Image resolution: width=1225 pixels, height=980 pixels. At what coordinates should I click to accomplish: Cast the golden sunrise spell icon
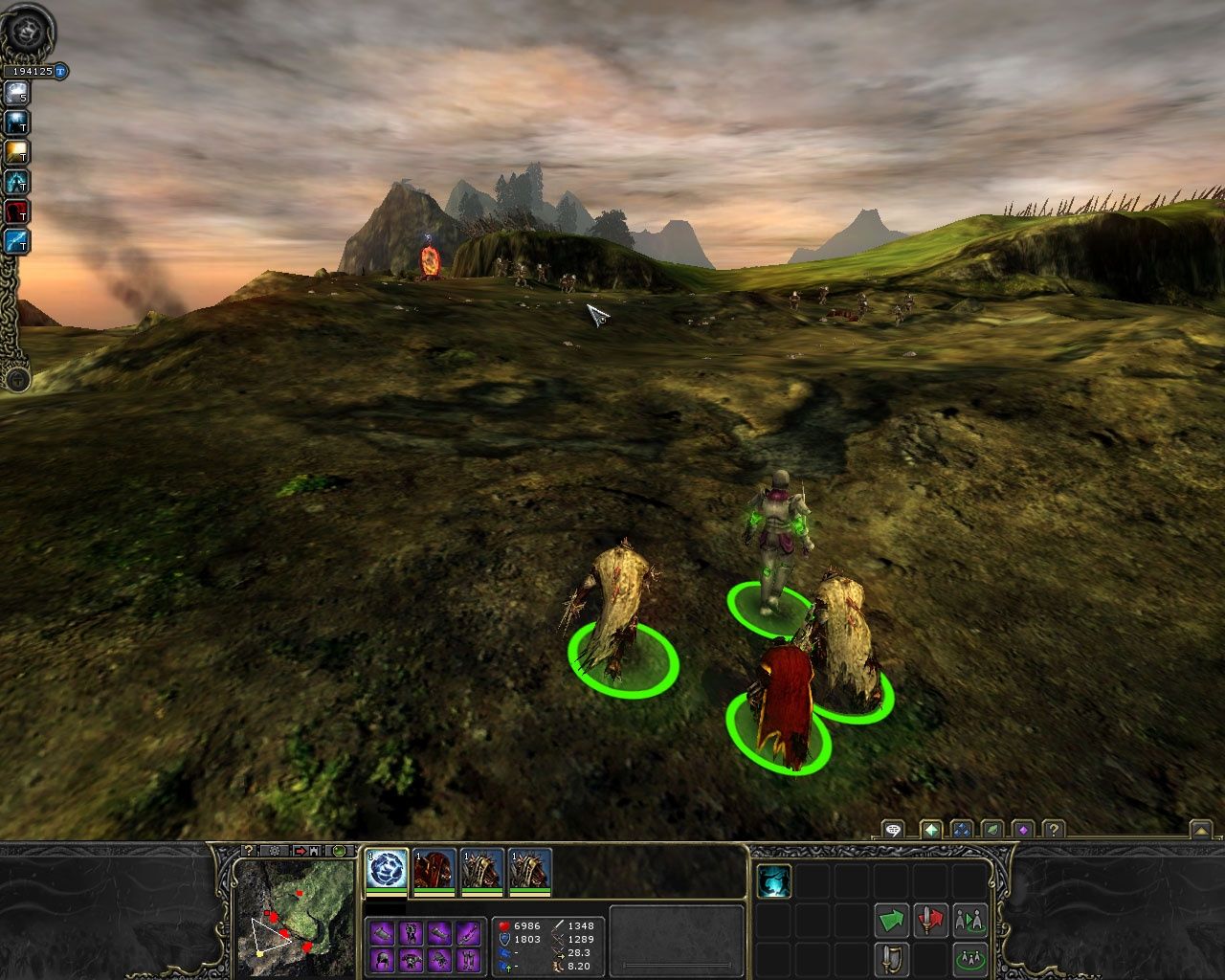pos(16,152)
